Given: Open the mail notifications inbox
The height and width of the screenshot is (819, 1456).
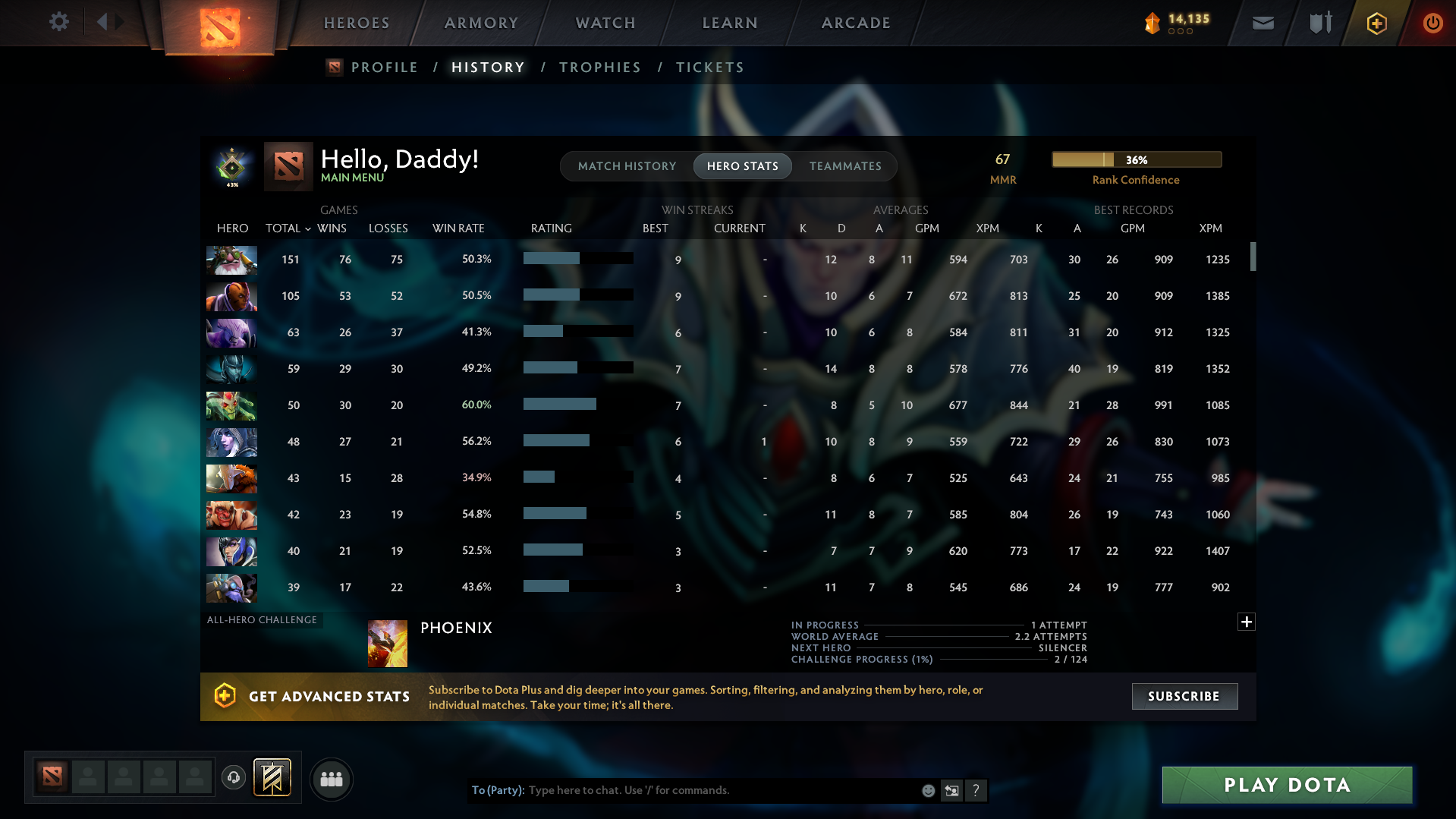Looking at the screenshot, I should pyautogui.click(x=1262, y=23).
